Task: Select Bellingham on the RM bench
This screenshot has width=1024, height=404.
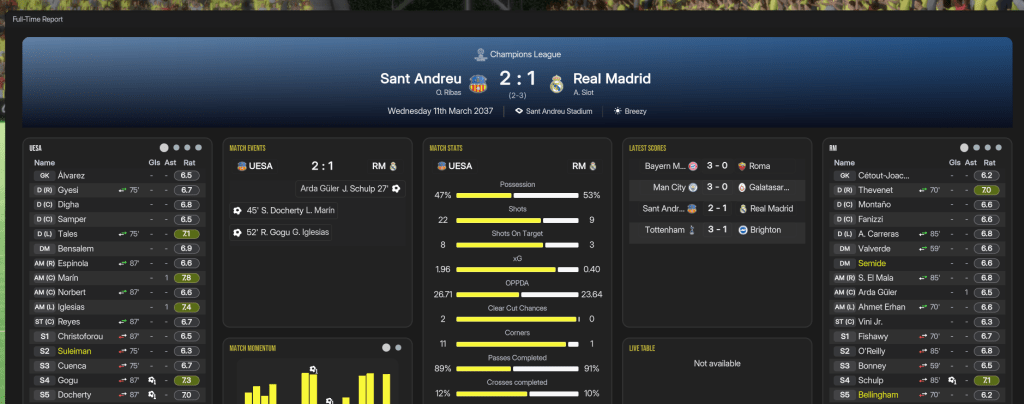Action: pyautogui.click(x=880, y=395)
